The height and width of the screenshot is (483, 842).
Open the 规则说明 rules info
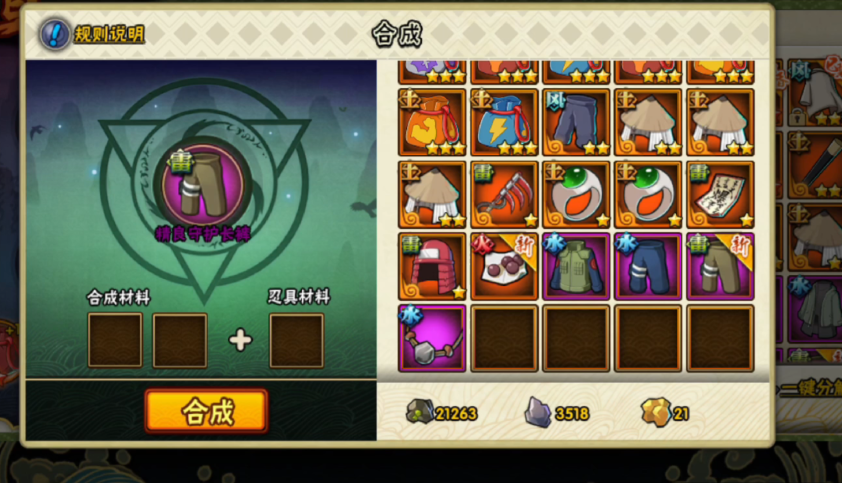point(92,34)
